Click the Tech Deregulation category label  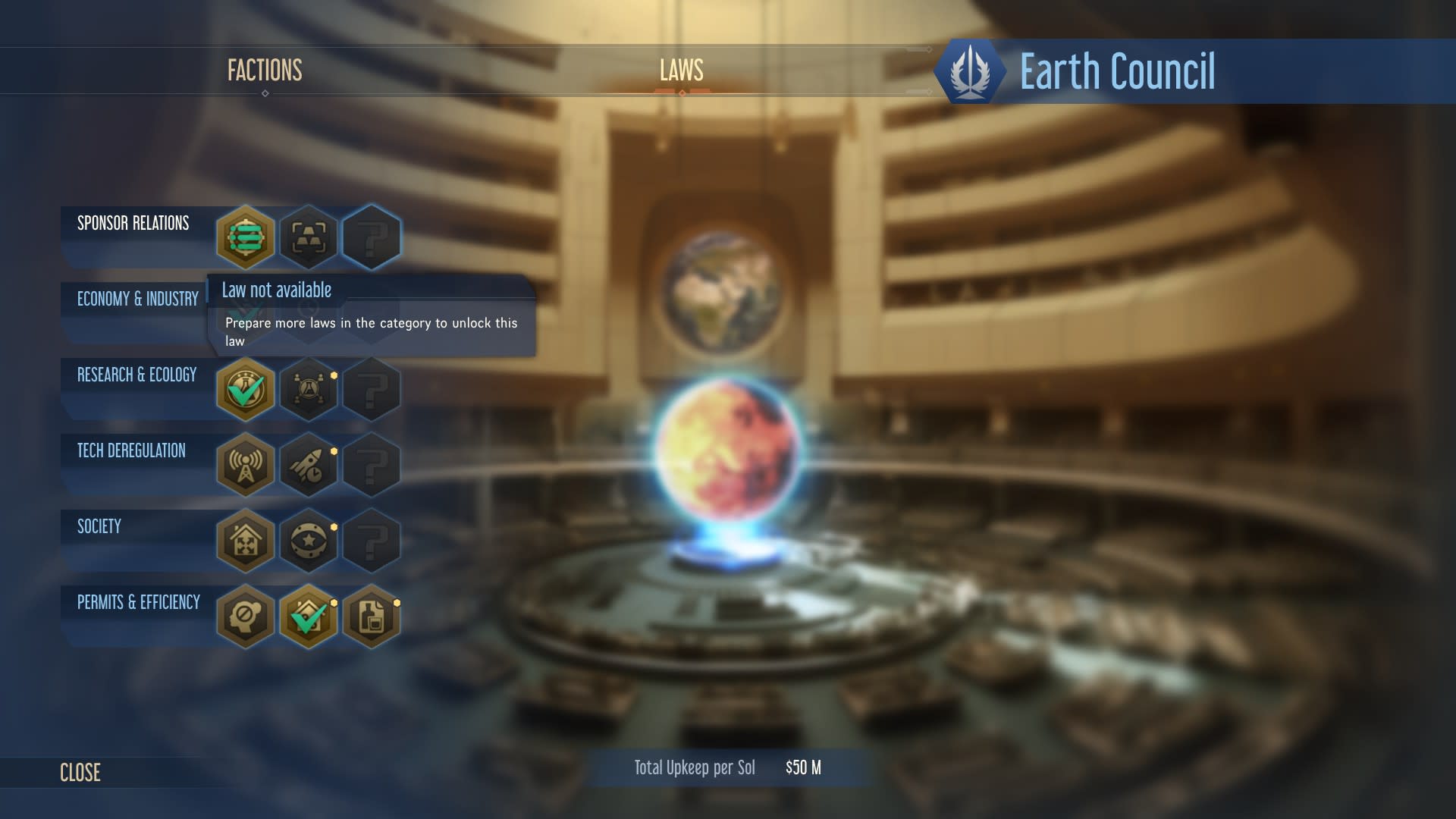(131, 450)
